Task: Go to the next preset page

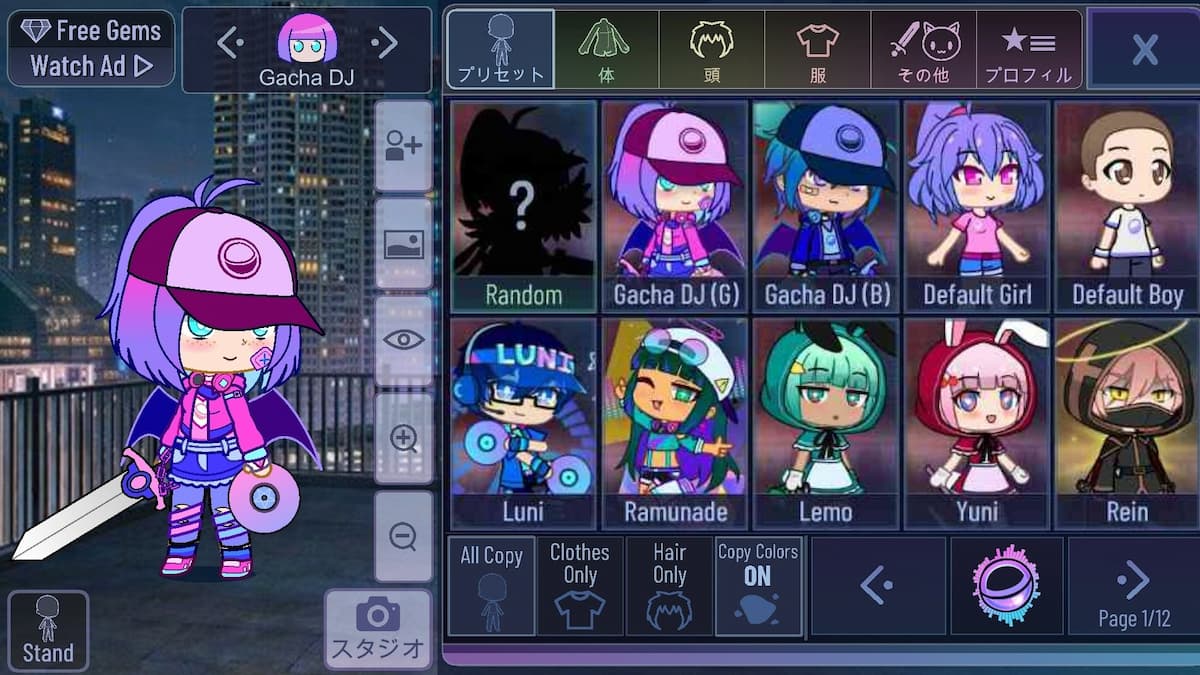Action: pos(1133,585)
